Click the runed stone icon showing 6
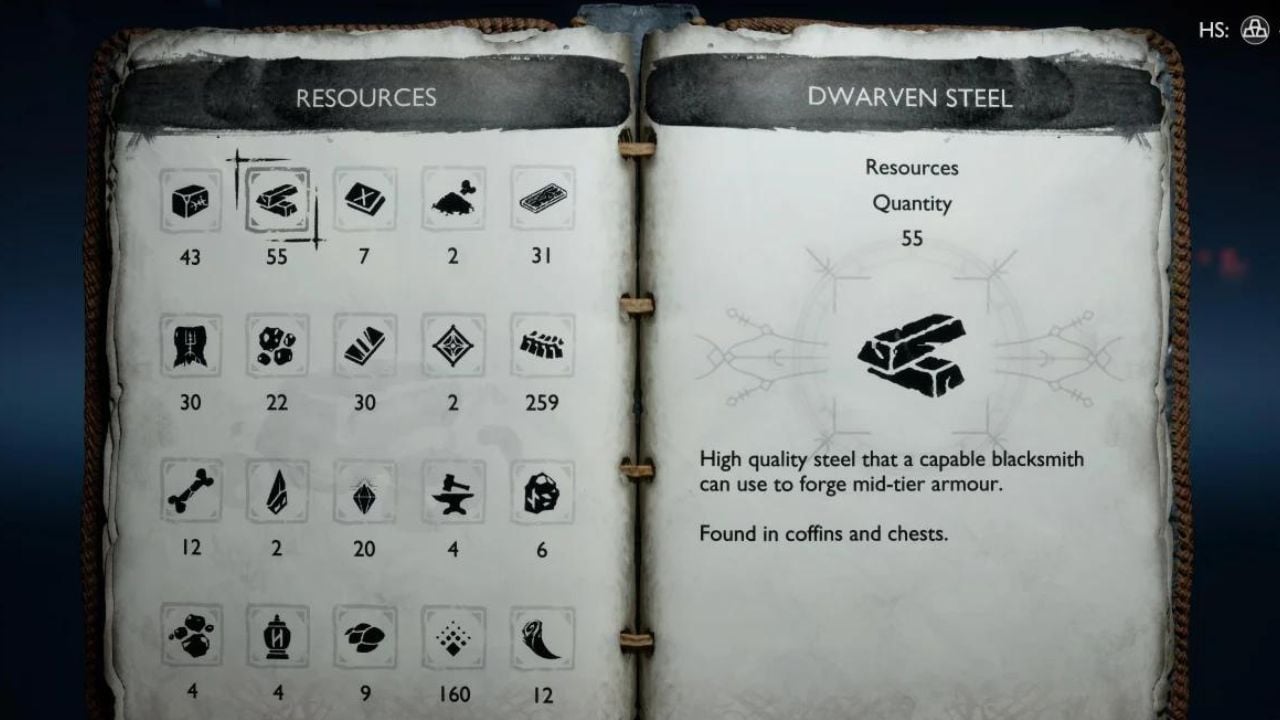This screenshot has height=720, width=1280. (540, 494)
